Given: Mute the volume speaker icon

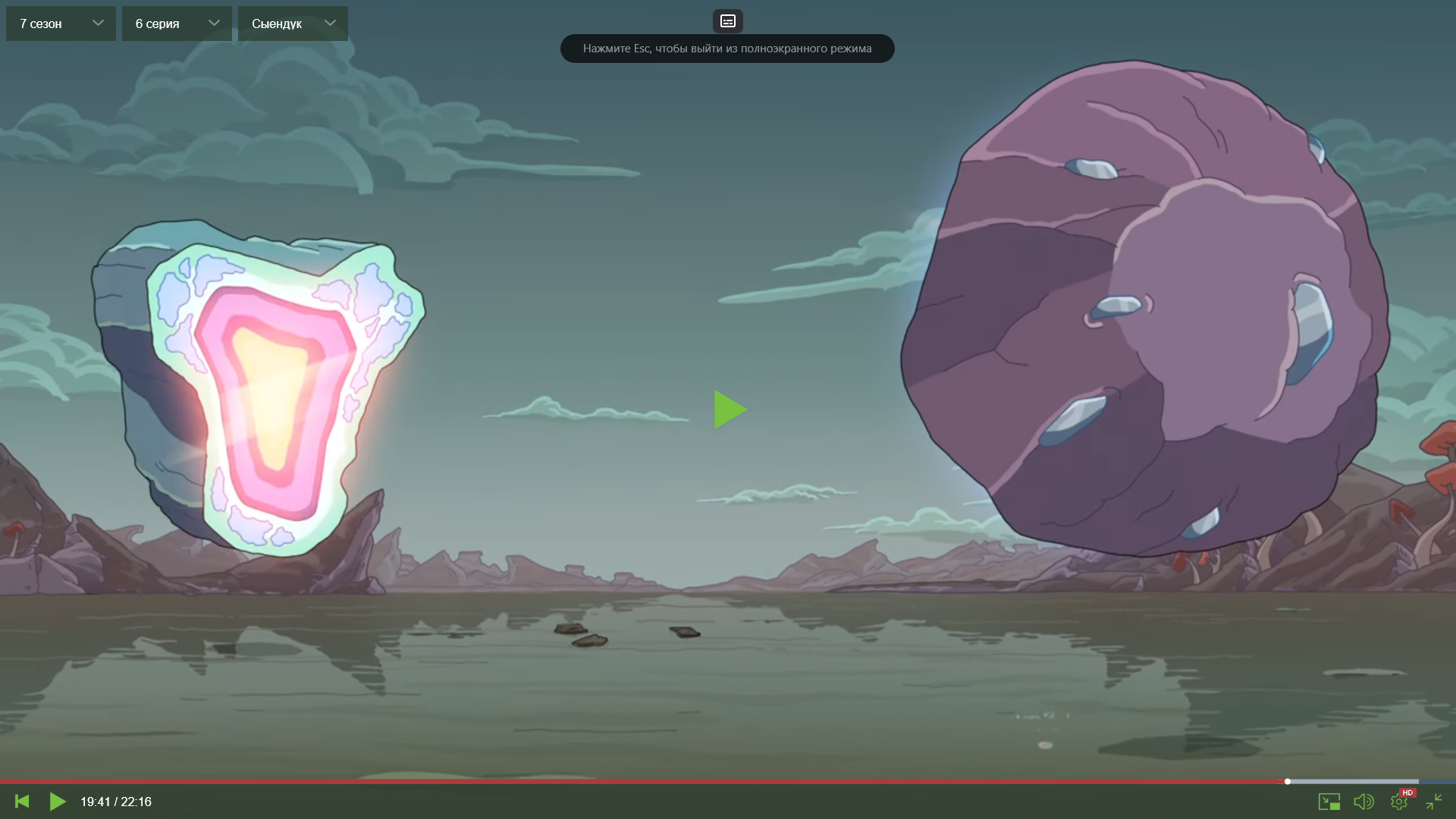Looking at the screenshot, I should (1363, 802).
